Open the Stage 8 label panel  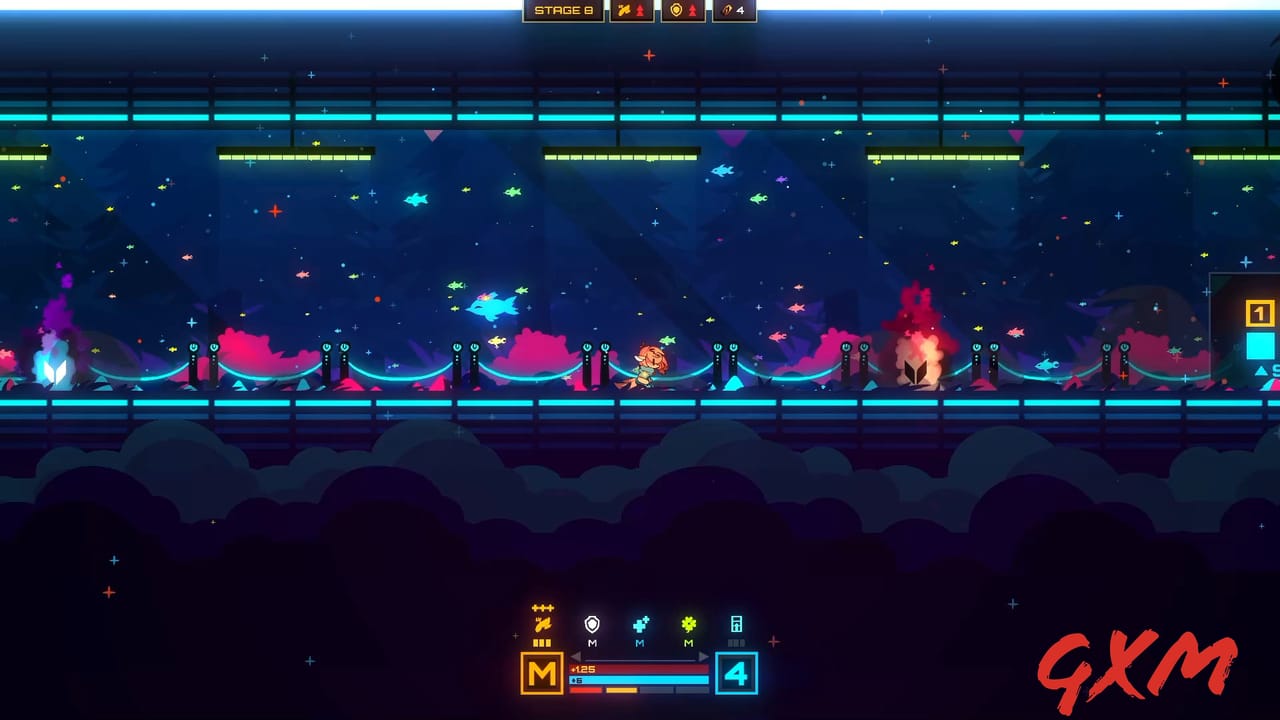(562, 10)
